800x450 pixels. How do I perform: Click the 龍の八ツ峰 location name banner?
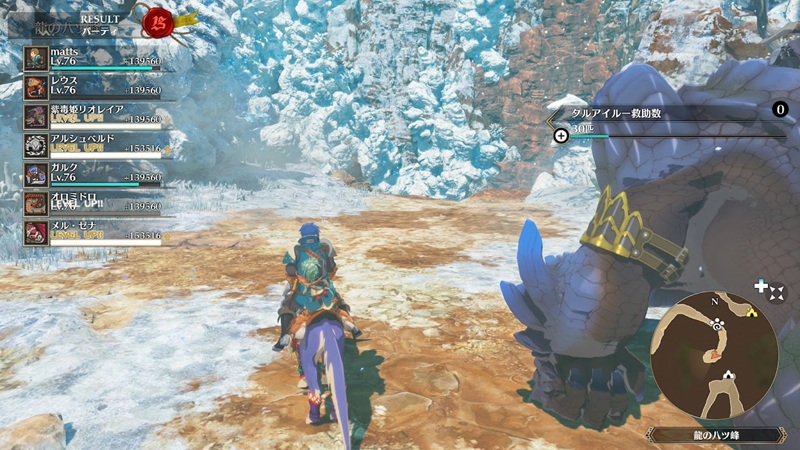pos(714,435)
